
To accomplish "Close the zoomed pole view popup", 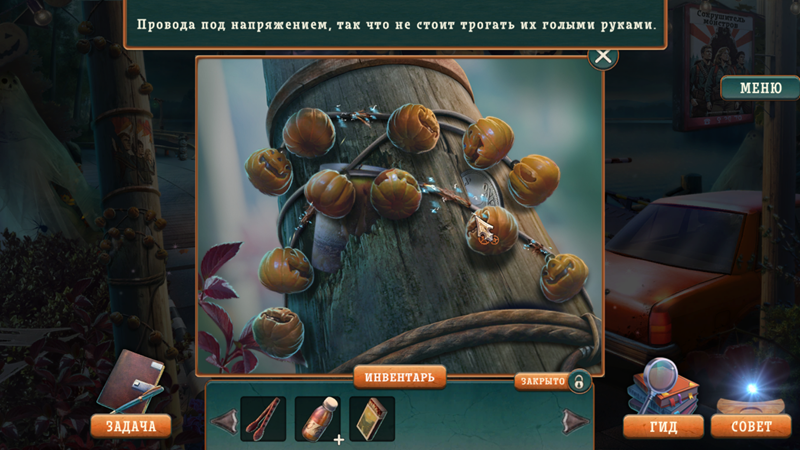I will (x=603, y=55).
